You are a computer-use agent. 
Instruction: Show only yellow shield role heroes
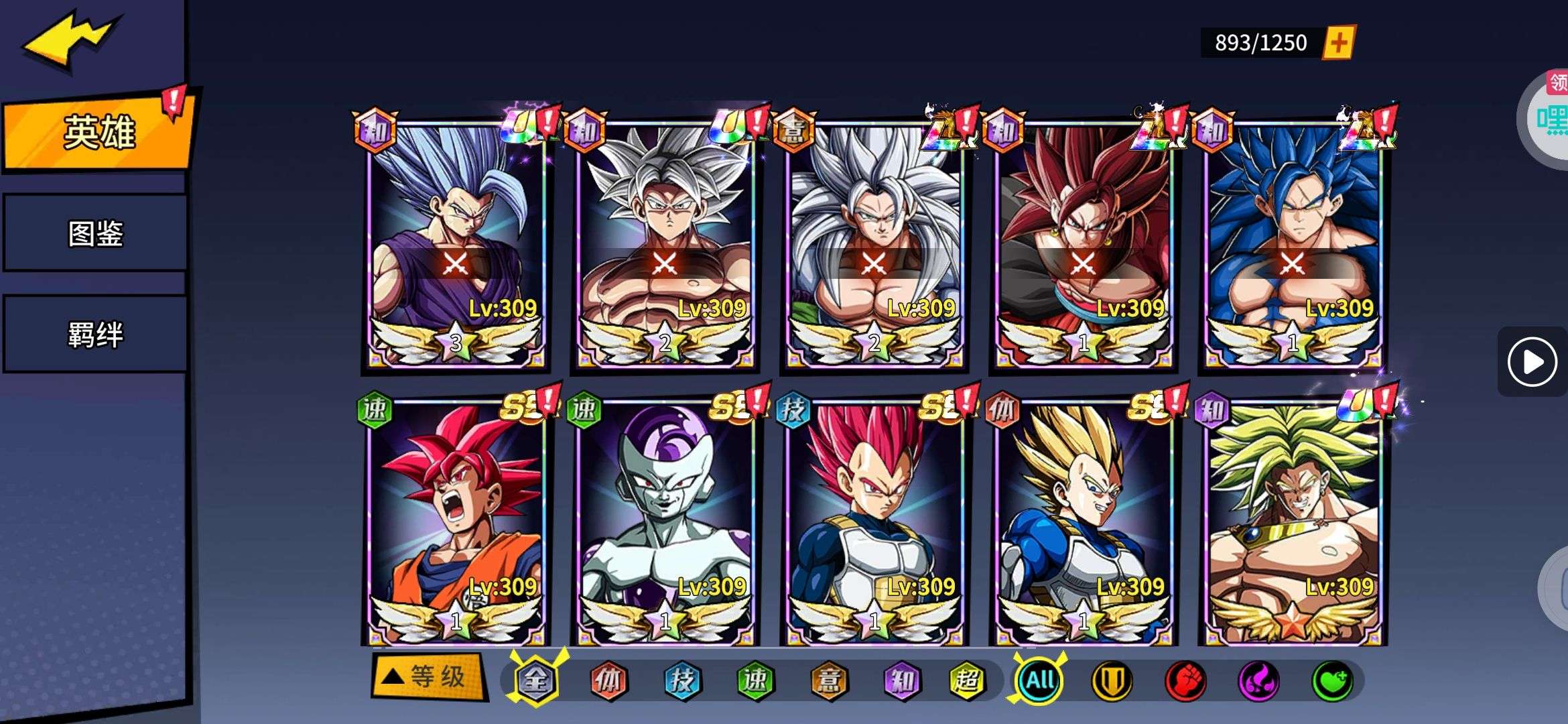tap(1112, 680)
